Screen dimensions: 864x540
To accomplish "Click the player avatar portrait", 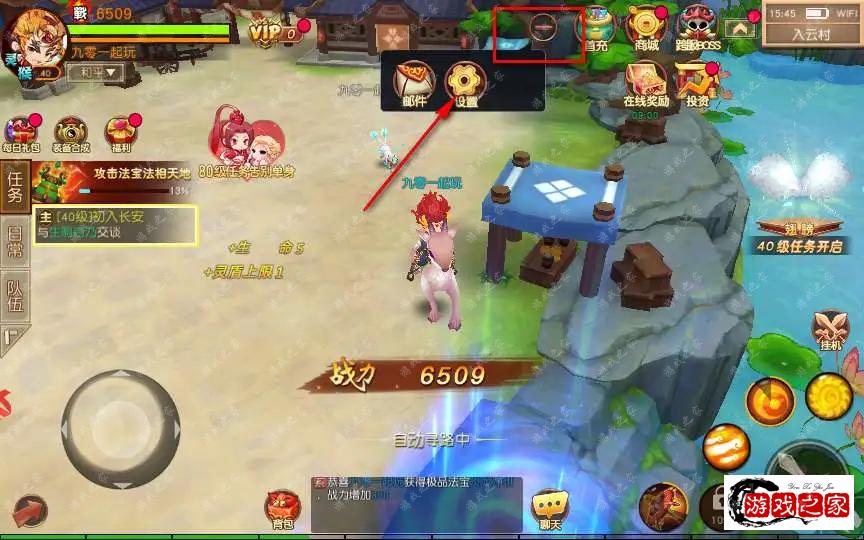I will coord(30,38).
